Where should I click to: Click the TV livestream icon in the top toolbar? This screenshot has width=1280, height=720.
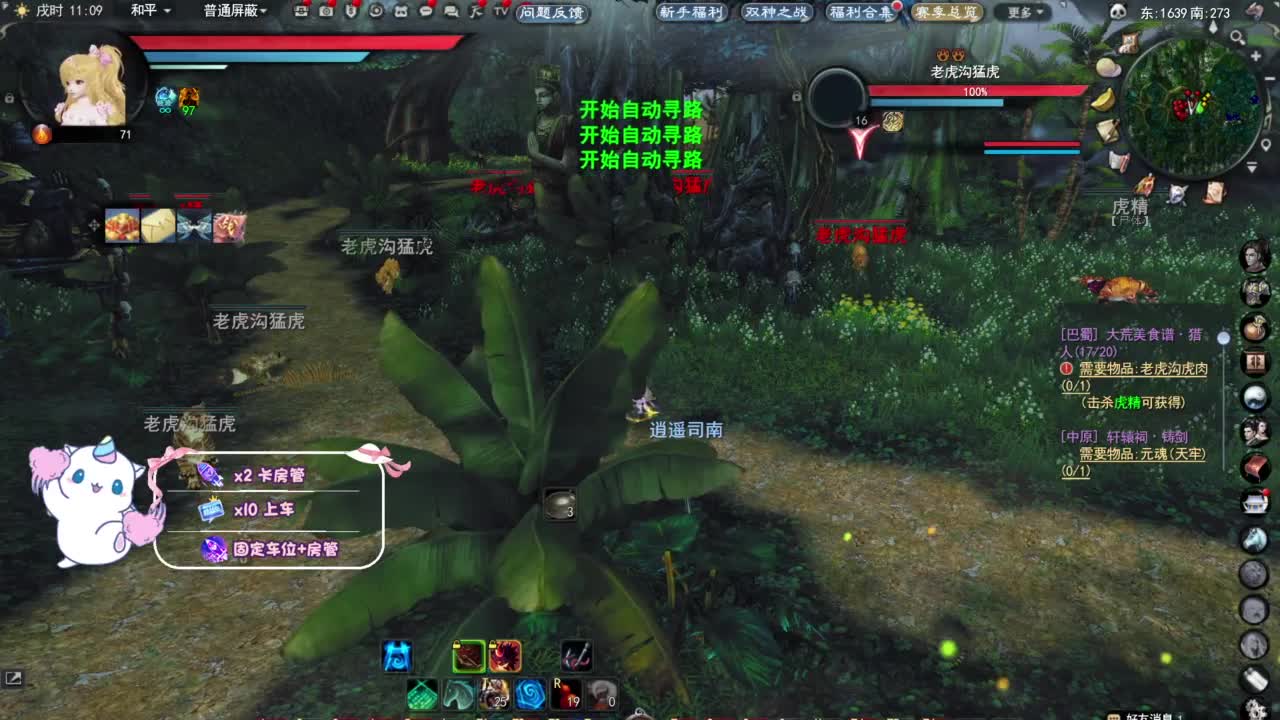click(x=500, y=11)
